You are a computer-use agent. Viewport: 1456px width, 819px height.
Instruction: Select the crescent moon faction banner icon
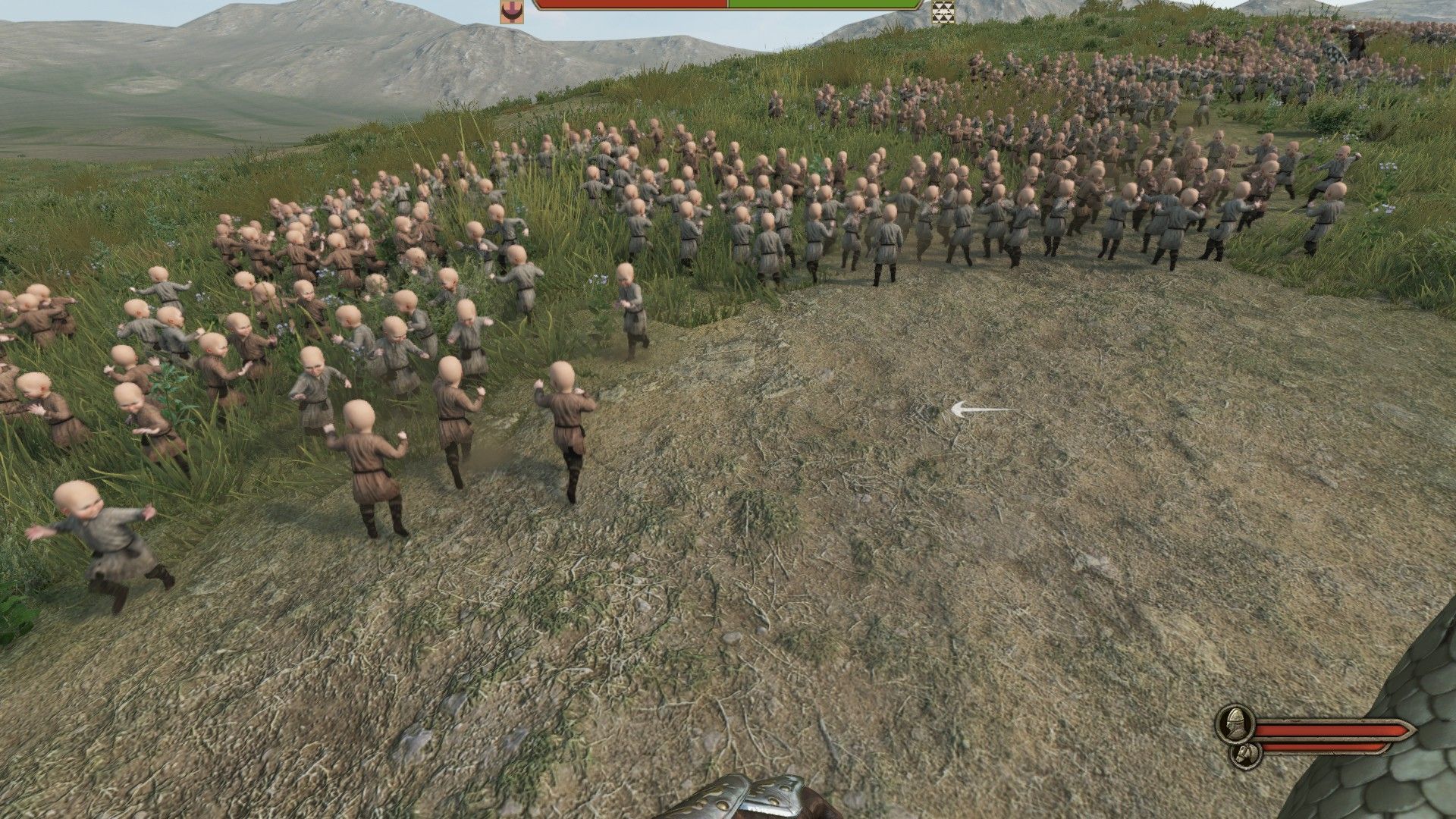(513, 13)
